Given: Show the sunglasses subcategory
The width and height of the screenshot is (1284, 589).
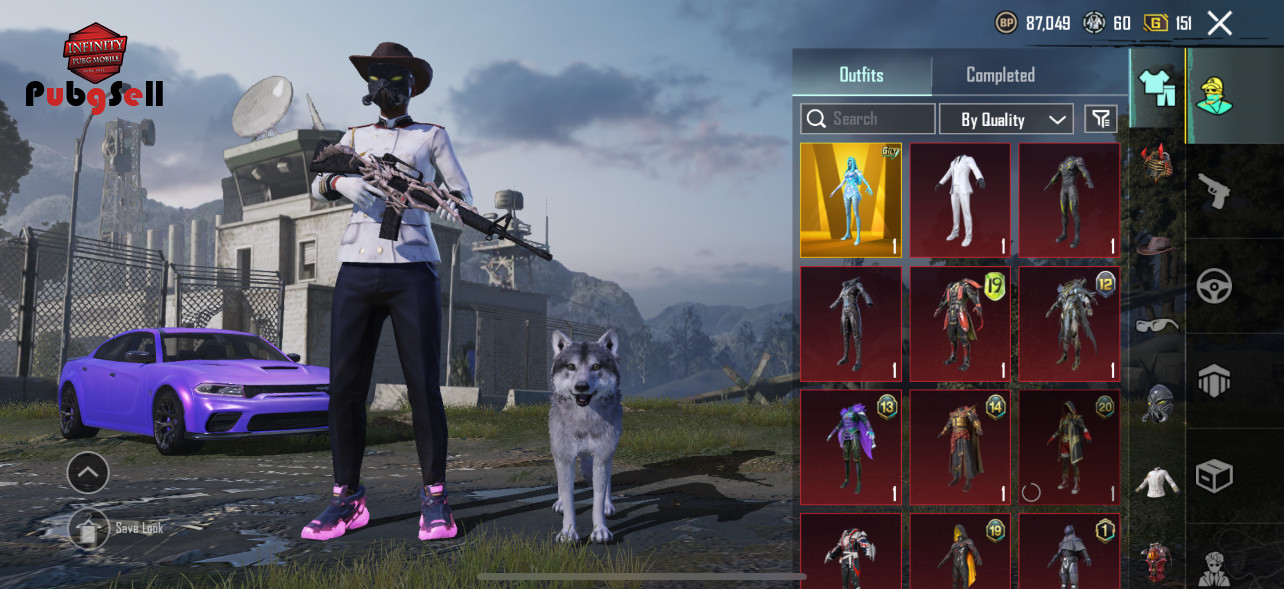Looking at the screenshot, I should point(1158,324).
